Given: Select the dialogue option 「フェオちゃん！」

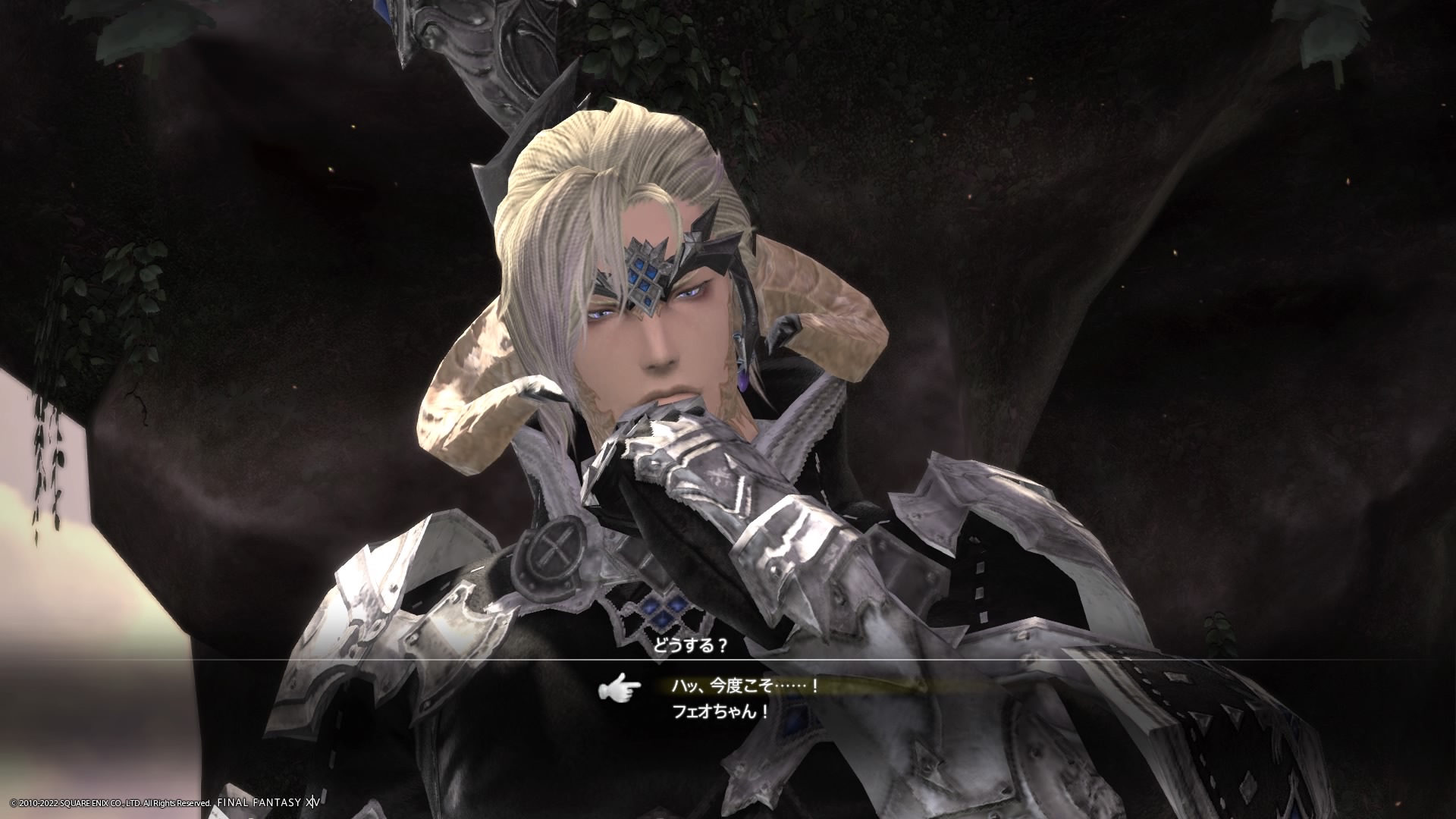Looking at the screenshot, I should click(x=721, y=712).
